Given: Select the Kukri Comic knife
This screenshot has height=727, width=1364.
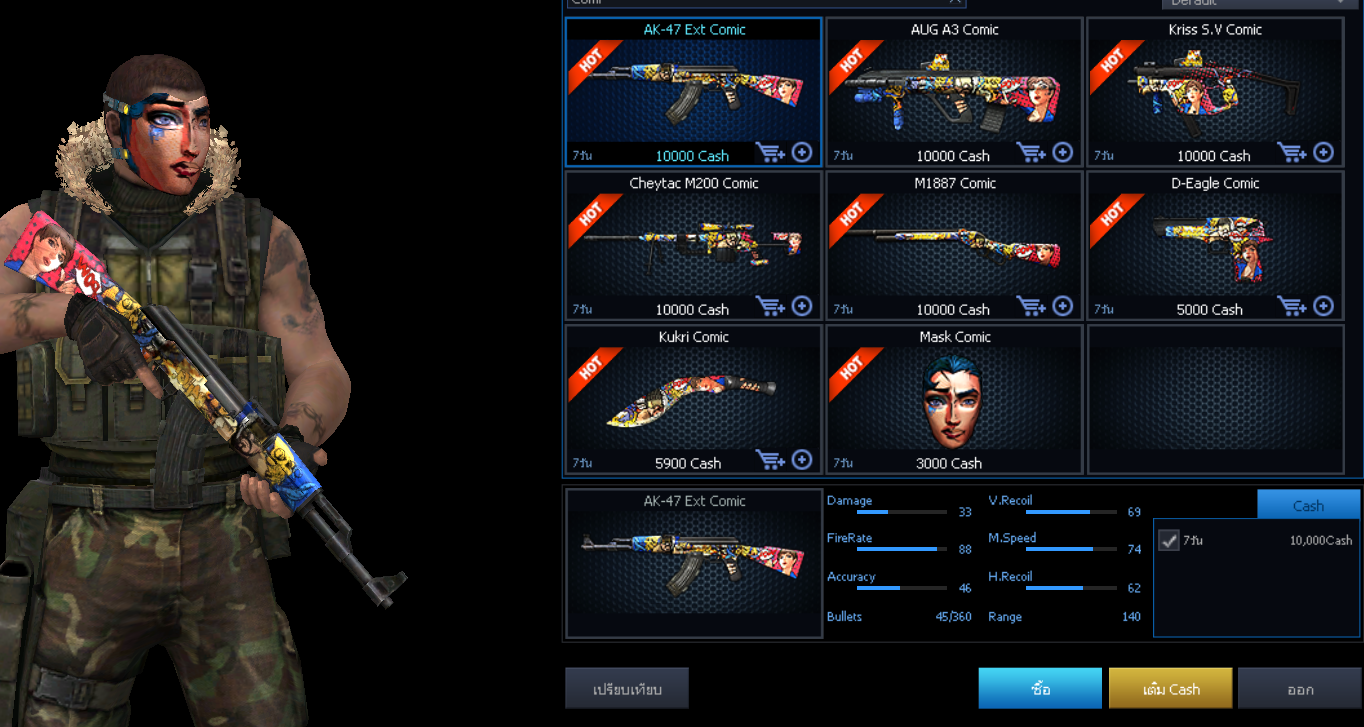Looking at the screenshot, I should coord(693,399).
